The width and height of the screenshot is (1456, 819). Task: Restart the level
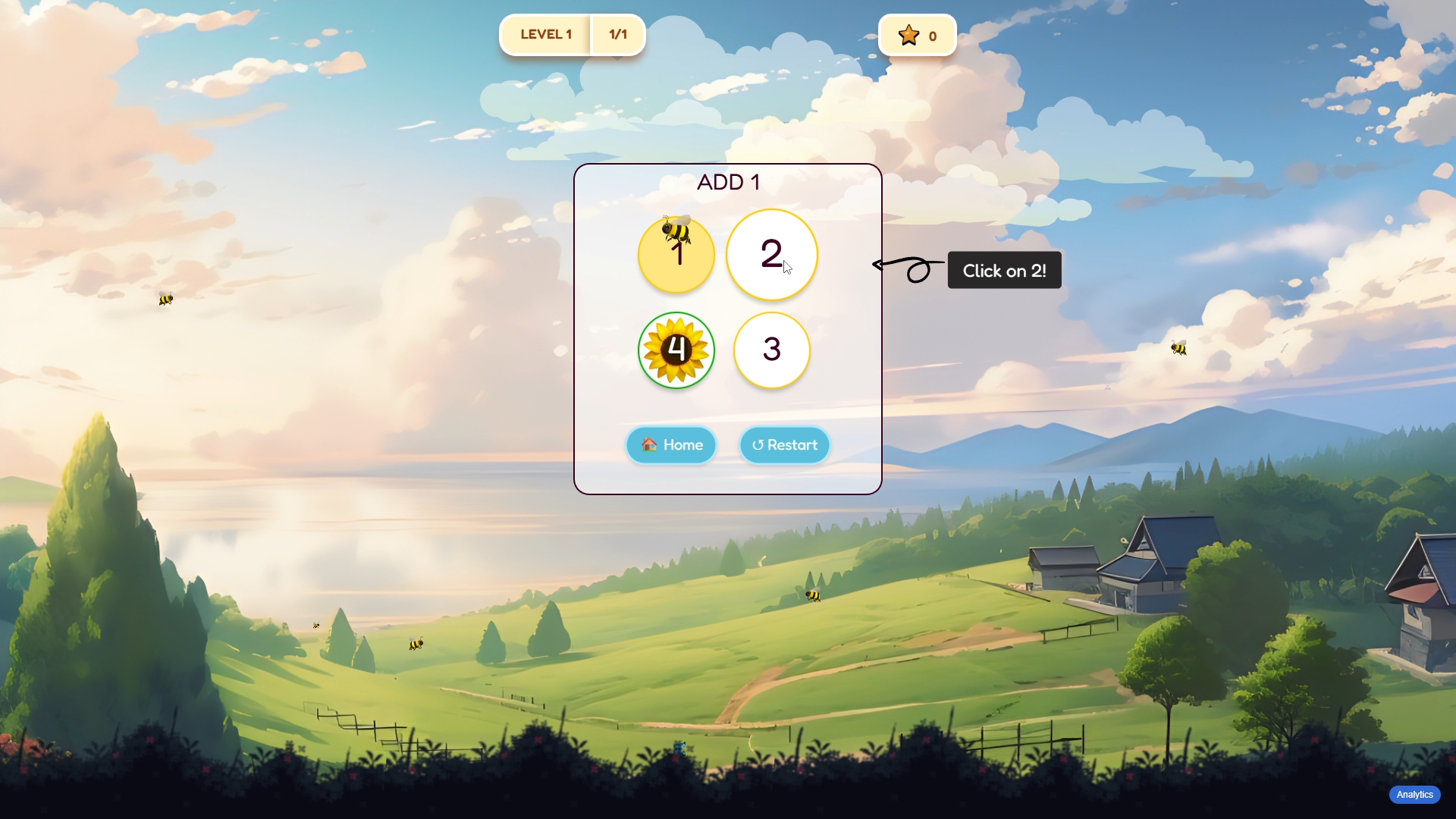pyautogui.click(x=785, y=445)
